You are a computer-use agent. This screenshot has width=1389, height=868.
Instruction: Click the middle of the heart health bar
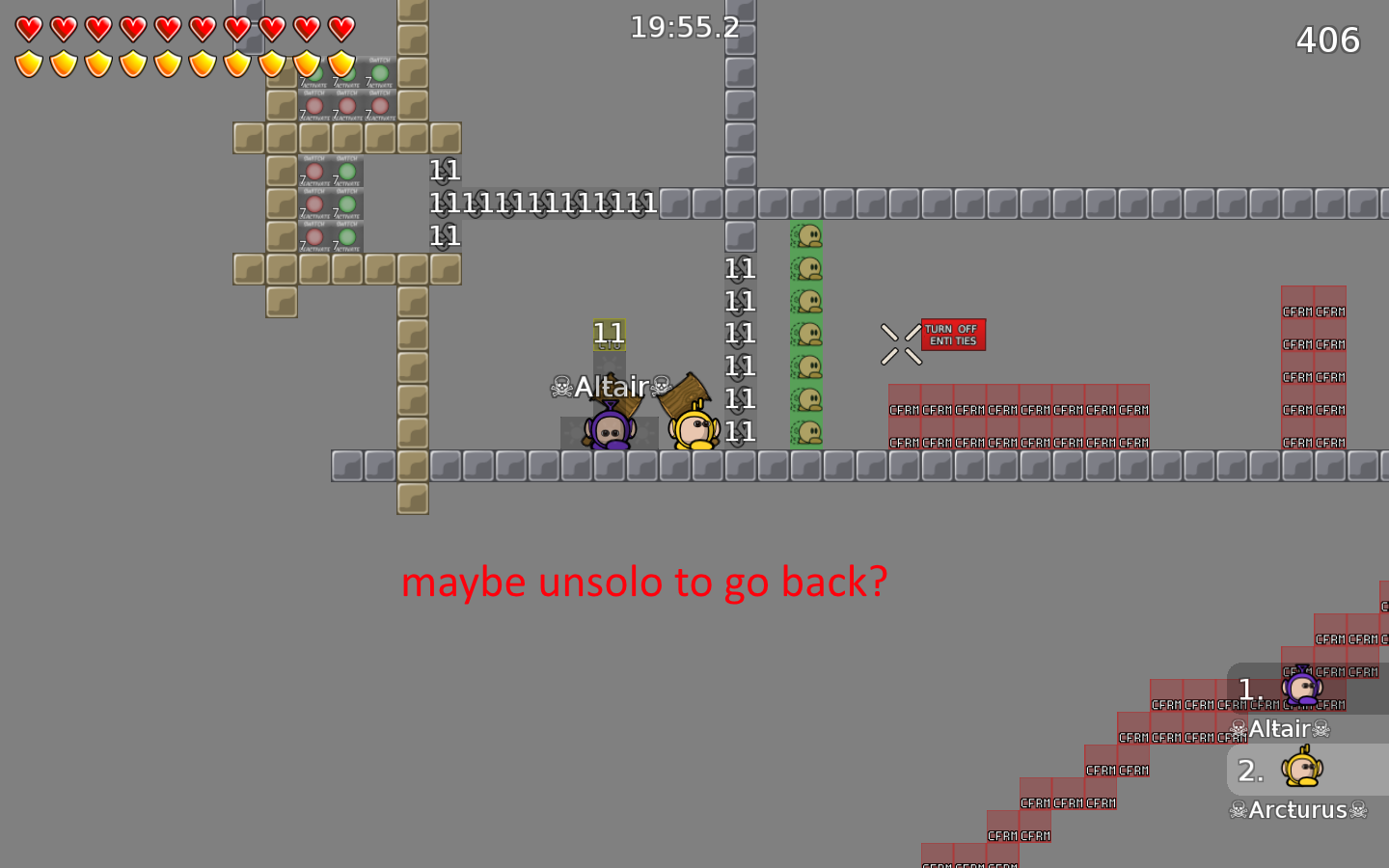click(183, 27)
